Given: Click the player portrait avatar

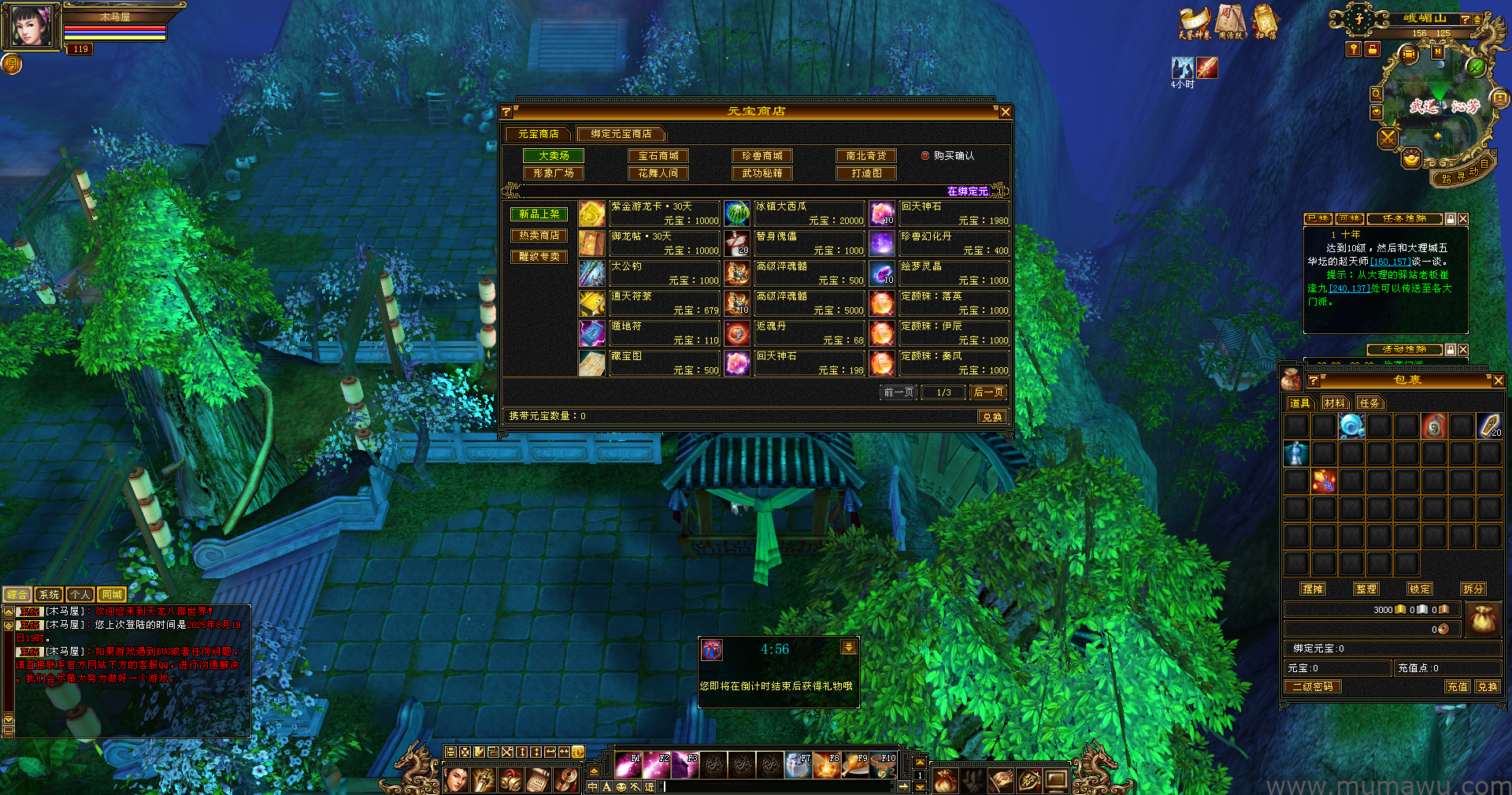Looking at the screenshot, I should pos(31,26).
